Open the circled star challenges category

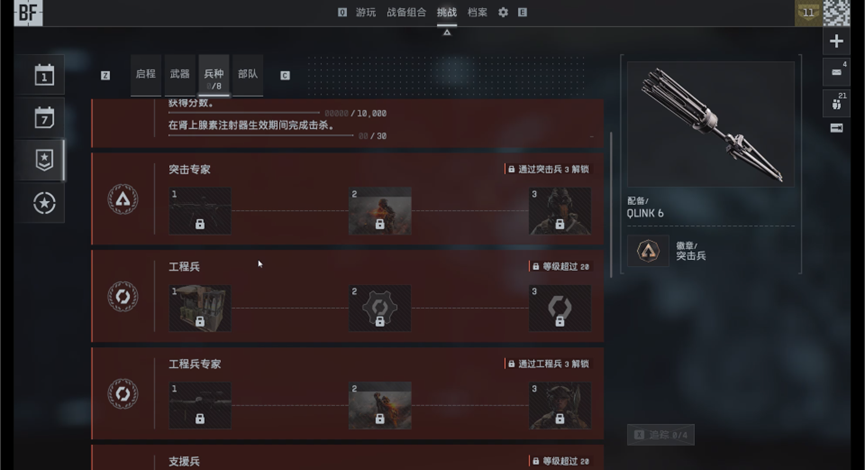click(44, 203)
